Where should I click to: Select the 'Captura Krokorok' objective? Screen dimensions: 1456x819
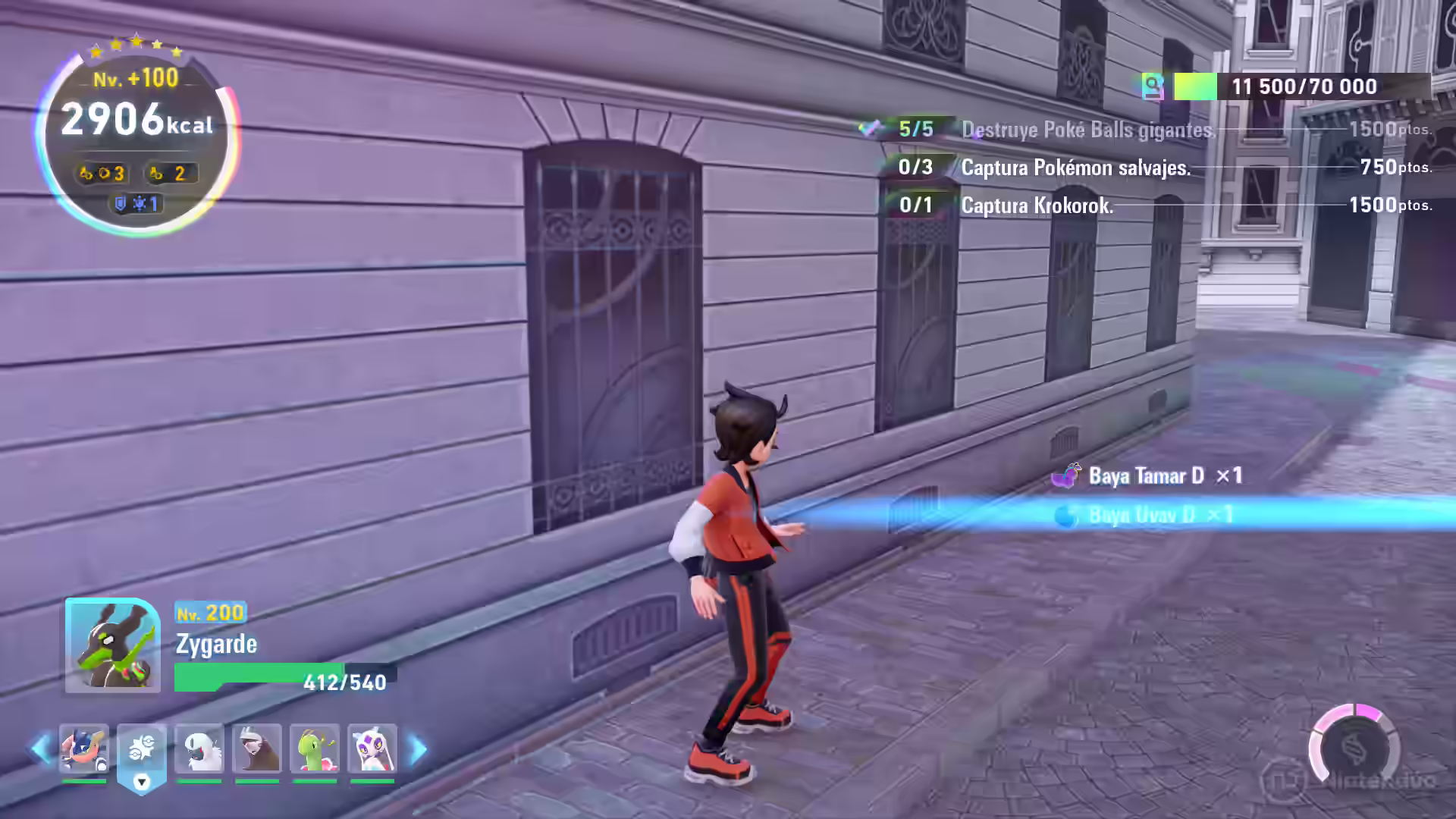[x=1037, y=206]
